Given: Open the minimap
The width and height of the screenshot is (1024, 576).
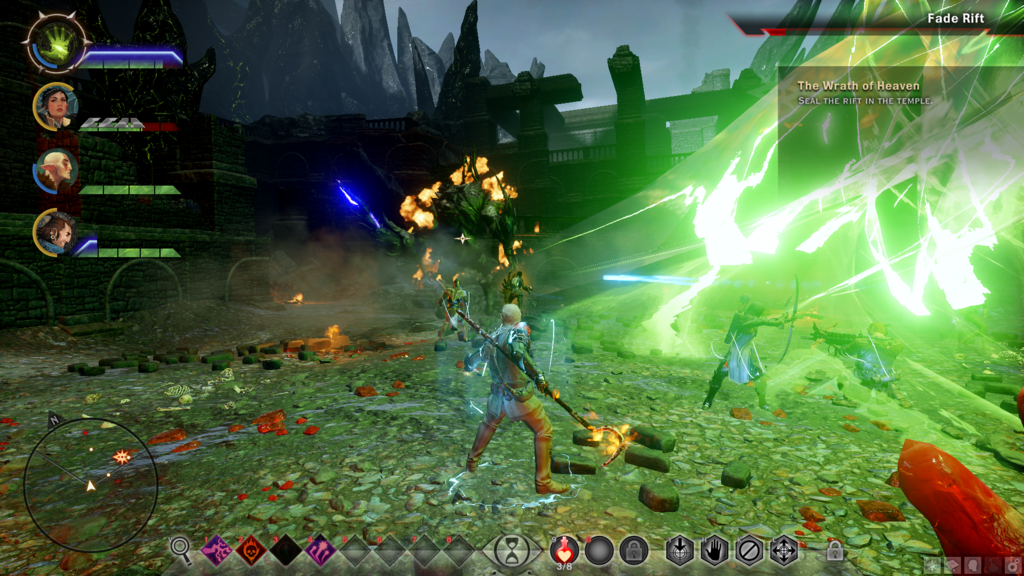Looking at the screenshot, I should coord(90,484).
